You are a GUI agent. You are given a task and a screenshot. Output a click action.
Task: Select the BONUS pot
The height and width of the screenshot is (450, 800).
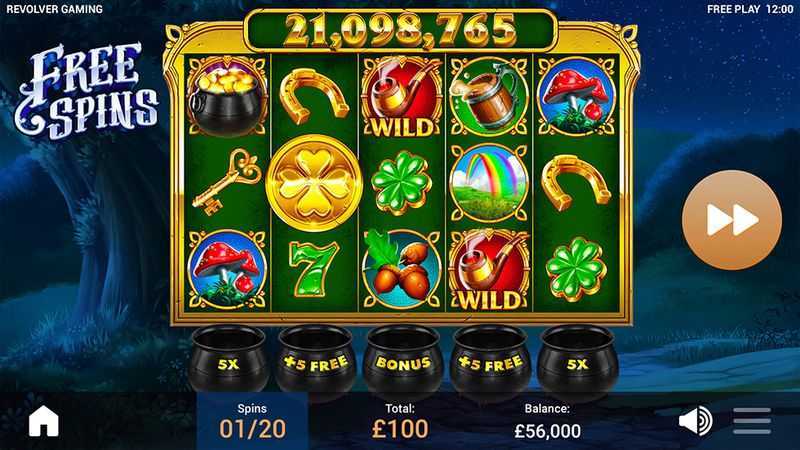(x=403, y=363)
